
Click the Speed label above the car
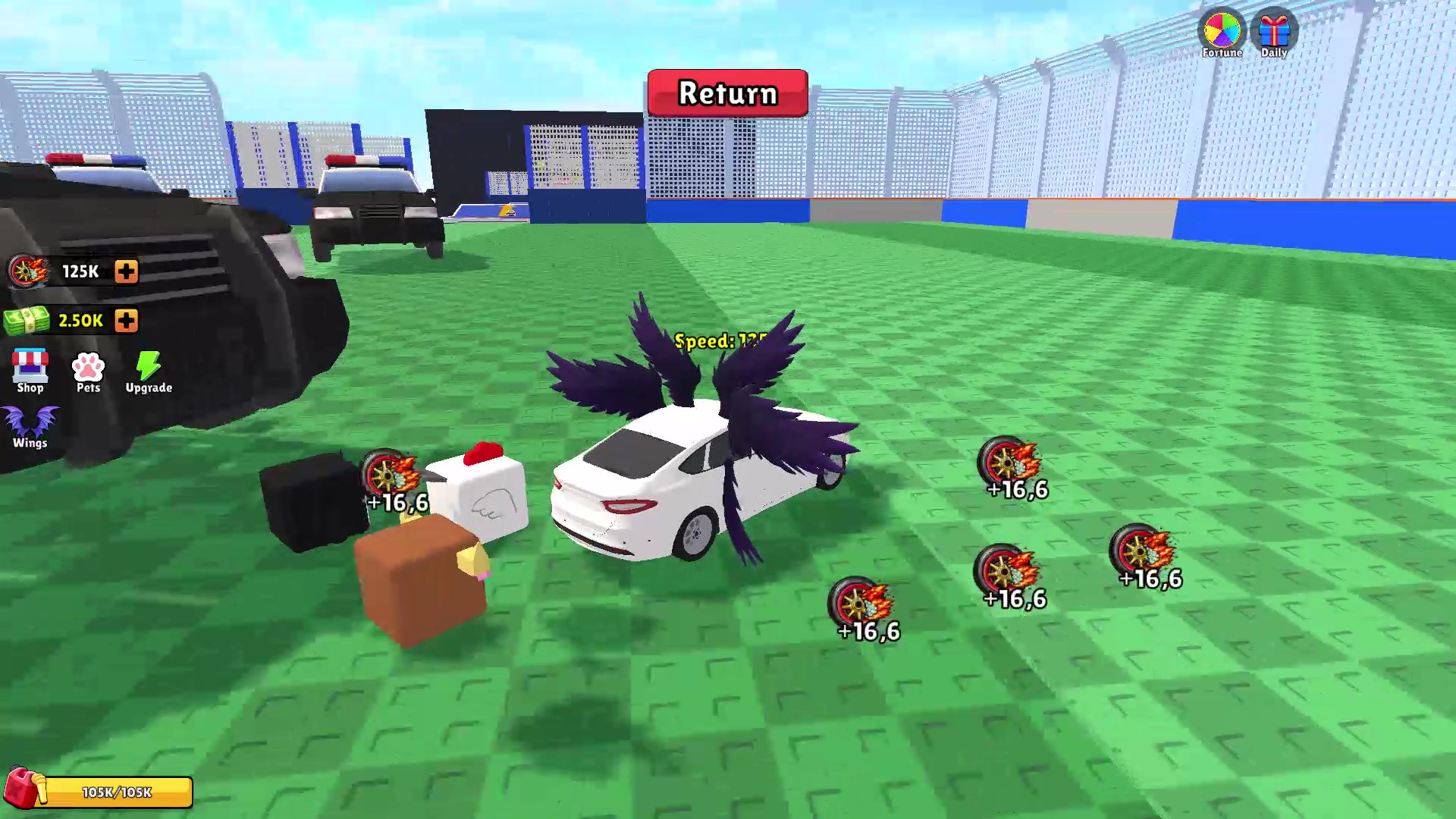720,340
